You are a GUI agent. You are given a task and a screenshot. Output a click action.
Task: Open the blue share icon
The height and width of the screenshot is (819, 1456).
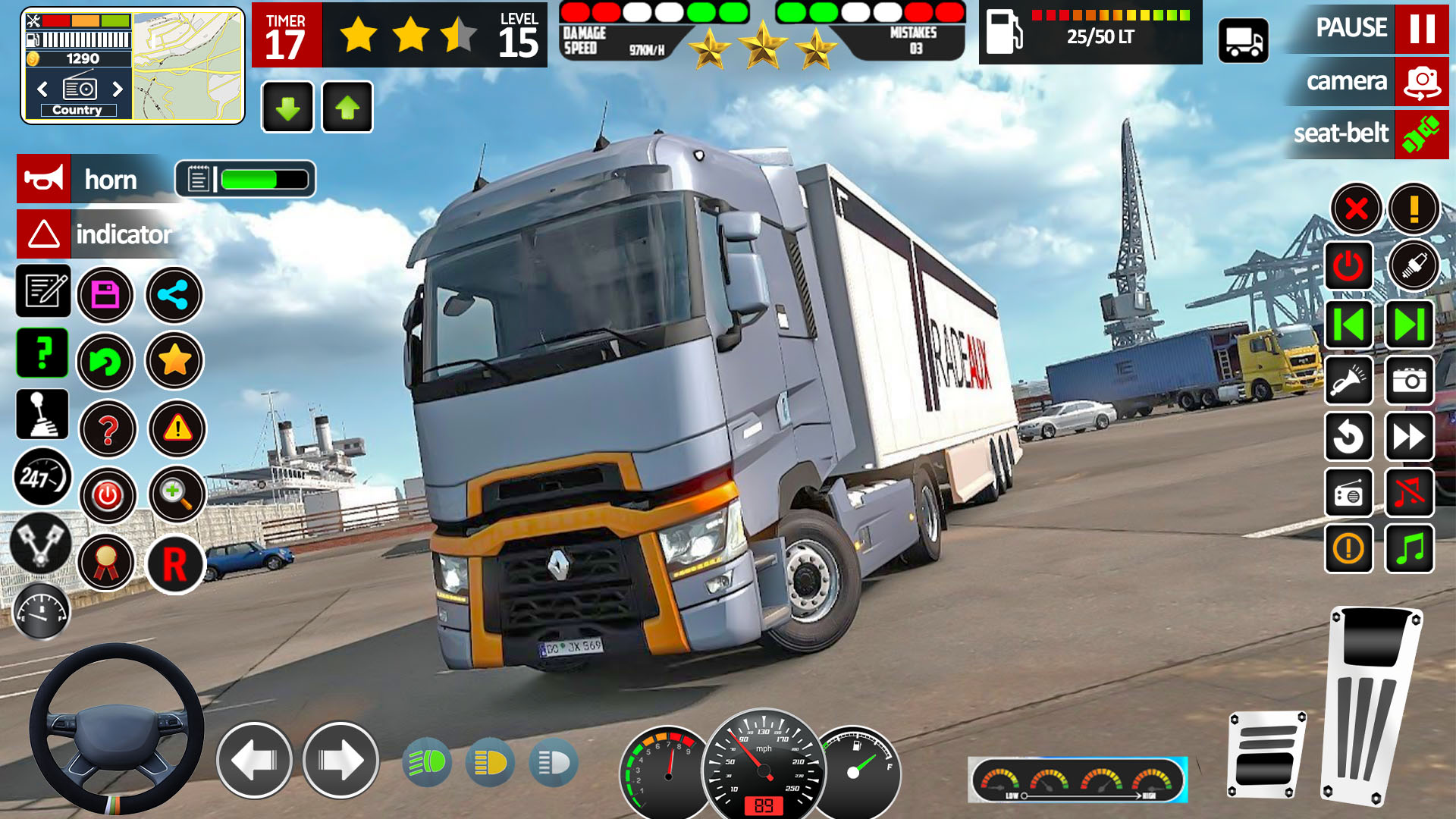[174, 295]
